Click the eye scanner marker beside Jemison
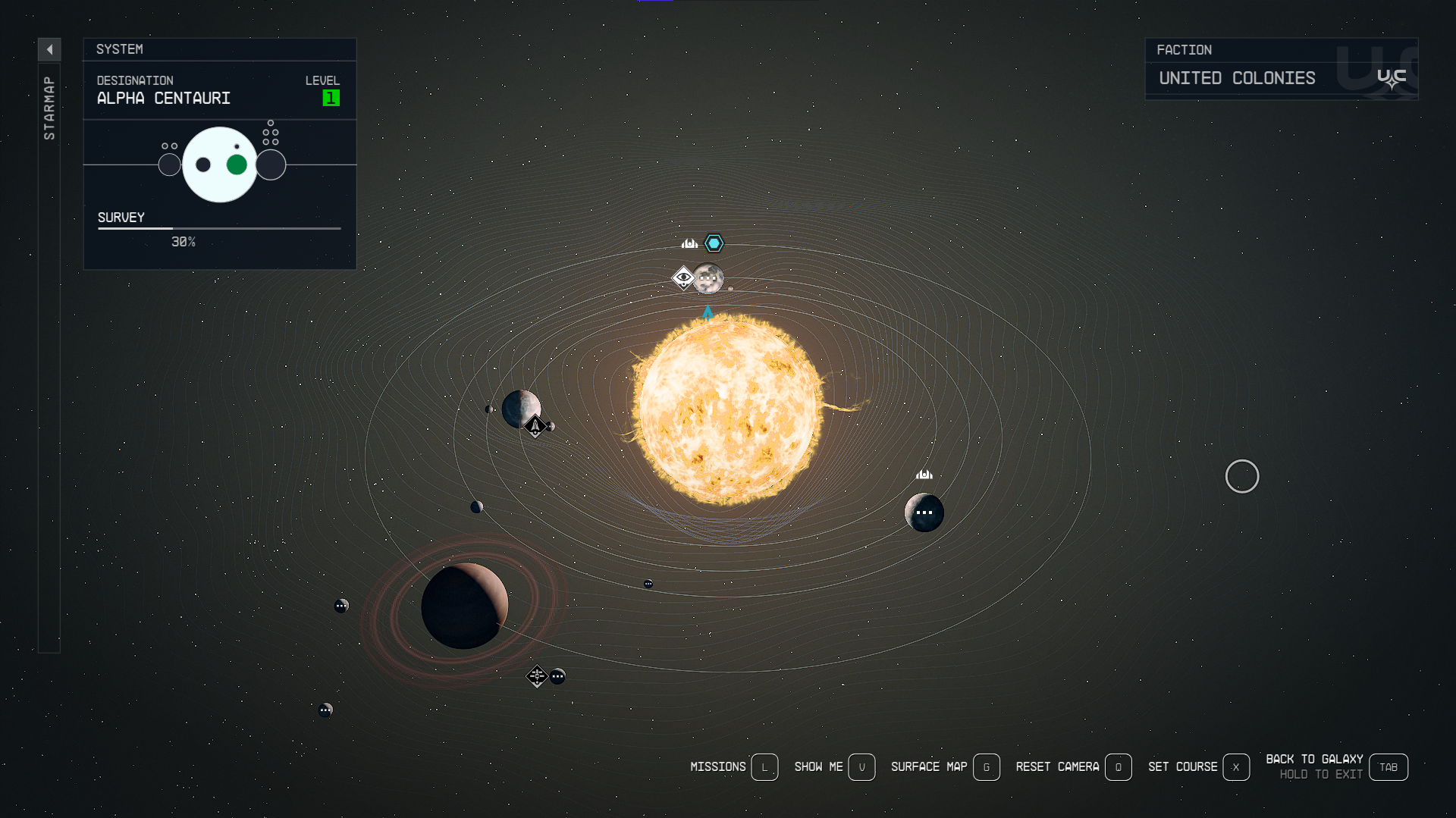 tap(684, 278)
